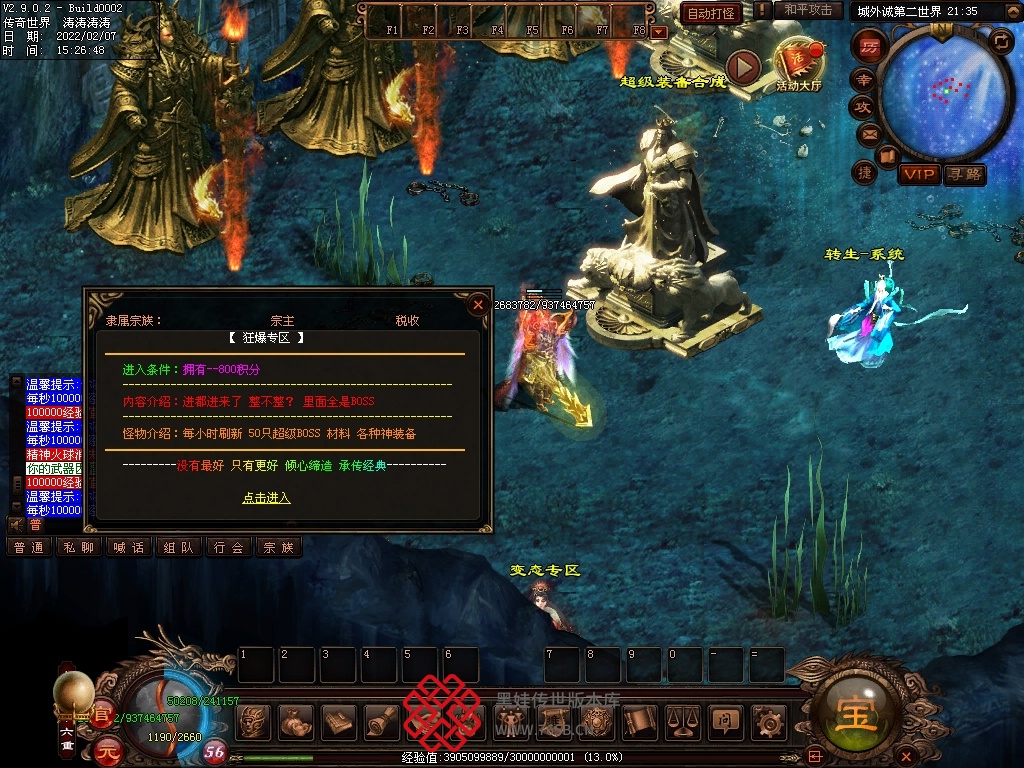
Task: Close the 狂爆专区 dialog window
Action: click(x=478, y=304)
